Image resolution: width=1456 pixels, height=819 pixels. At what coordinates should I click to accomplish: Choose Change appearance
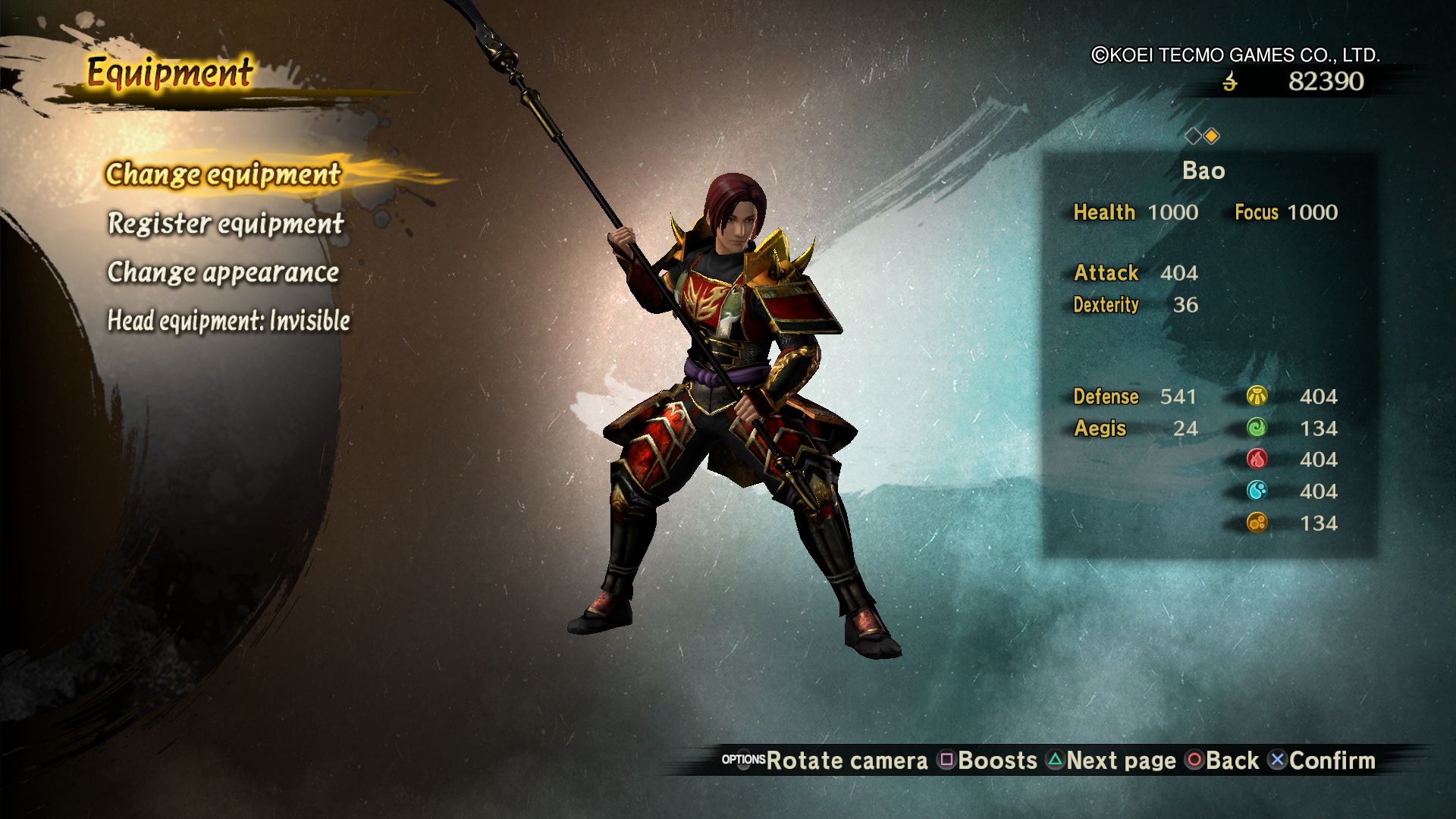tap(223, 272)
